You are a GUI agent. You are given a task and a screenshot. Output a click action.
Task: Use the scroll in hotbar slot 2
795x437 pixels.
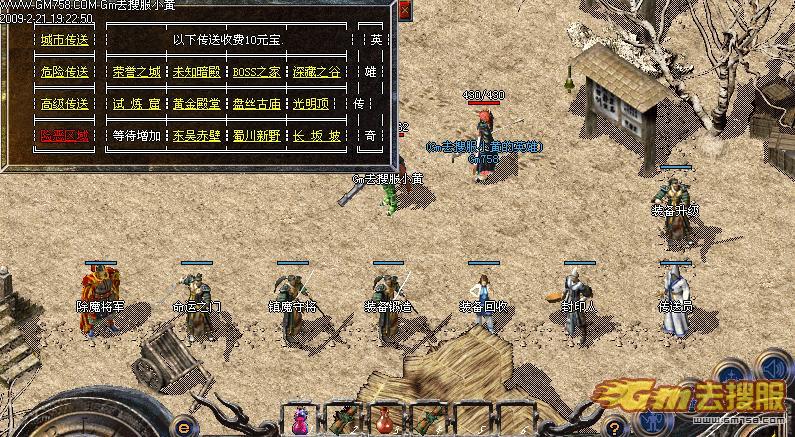pyautogui.click(x=343, y=419)
